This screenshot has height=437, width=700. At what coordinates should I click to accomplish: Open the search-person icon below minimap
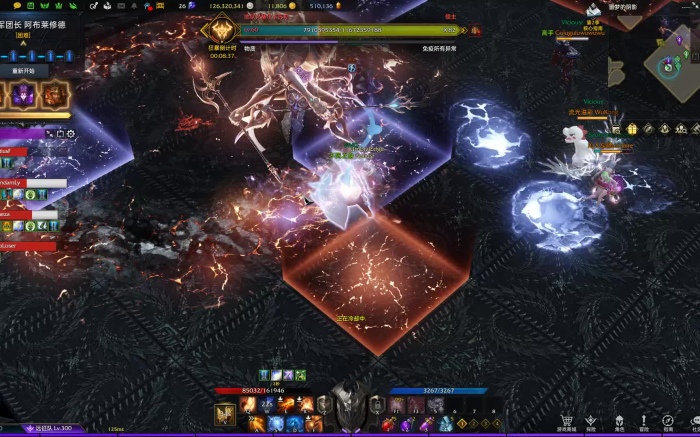(681, 129)
